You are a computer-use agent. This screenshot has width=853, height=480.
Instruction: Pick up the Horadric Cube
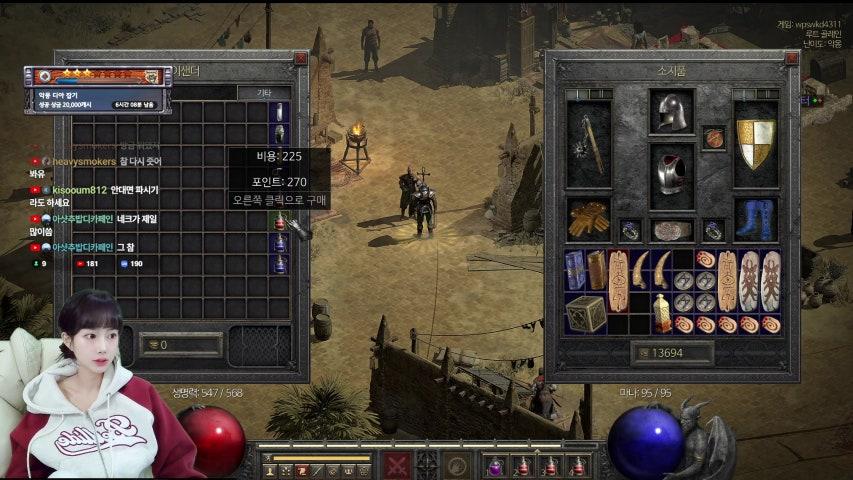pyautogui.click(x=586, y=314)
